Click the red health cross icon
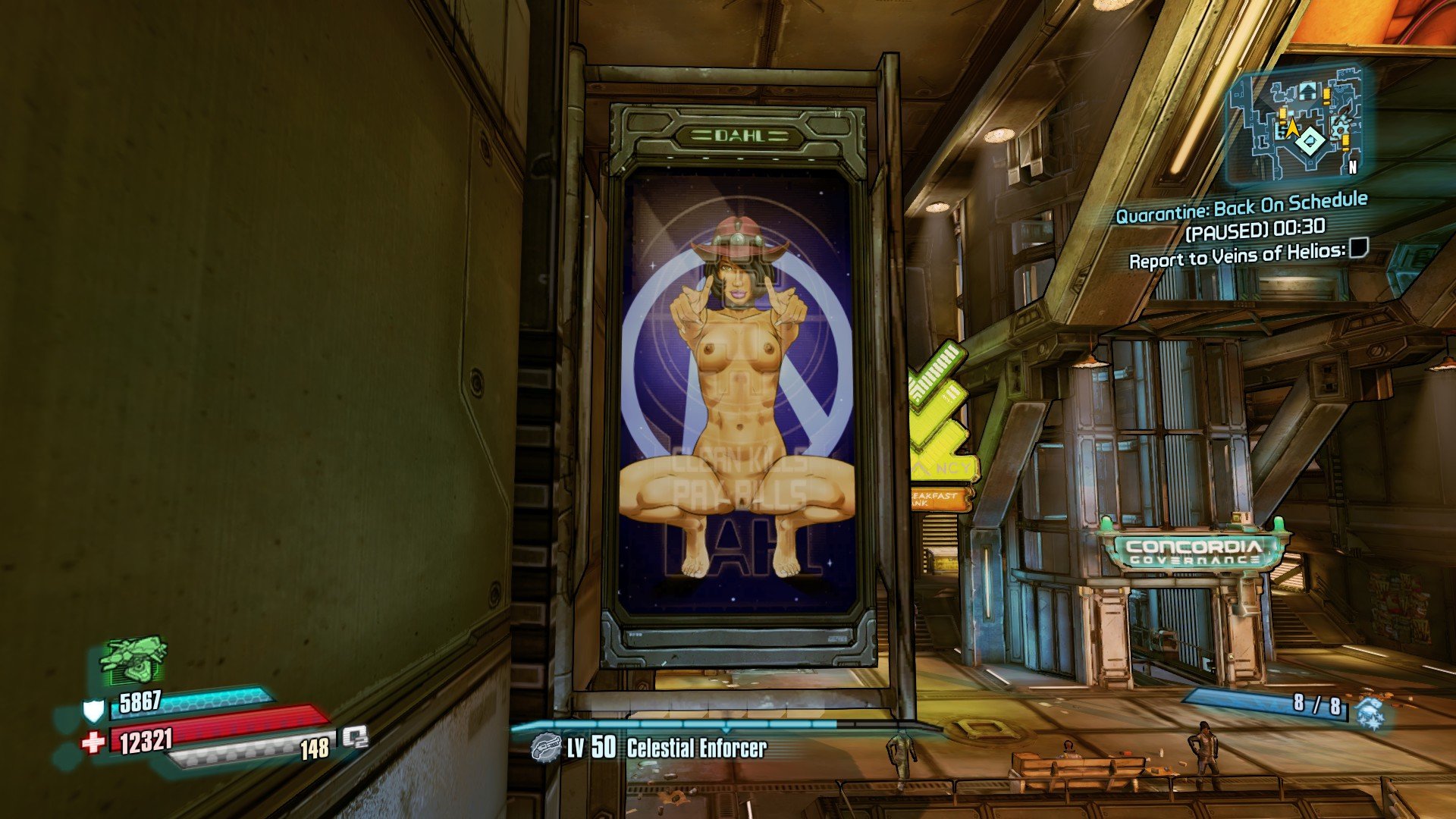The width and height of the screenshot is (1456, 819). pyautogui.click(x=93, y=742)
